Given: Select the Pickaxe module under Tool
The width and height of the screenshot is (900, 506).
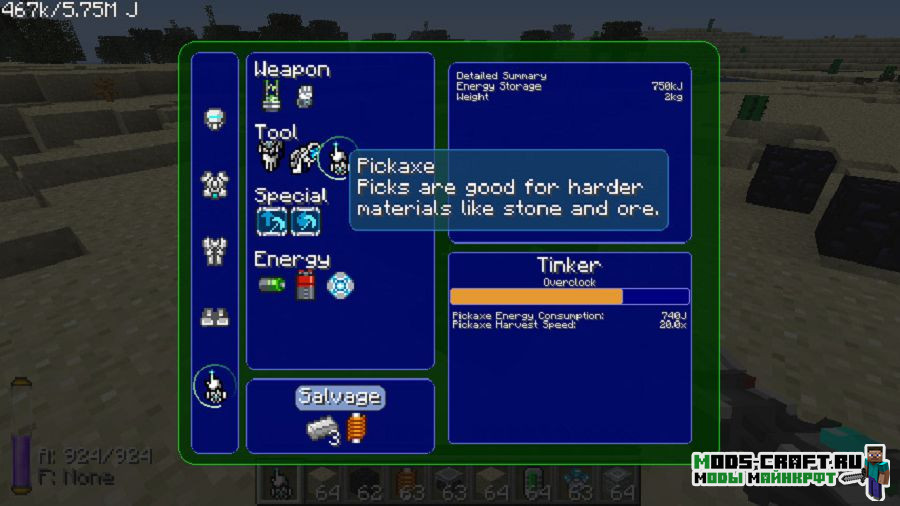Looking at the screenshot, I should [x=338, y=158].
